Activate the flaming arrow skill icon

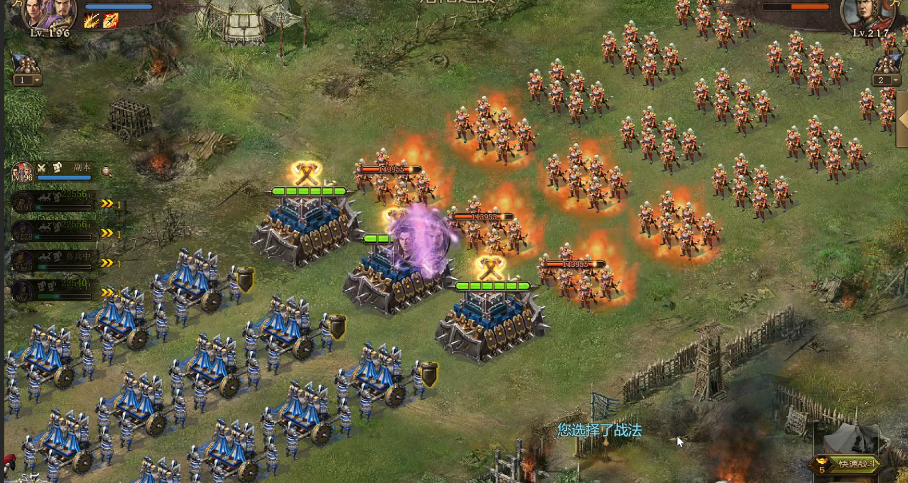[x=91, y=20]
